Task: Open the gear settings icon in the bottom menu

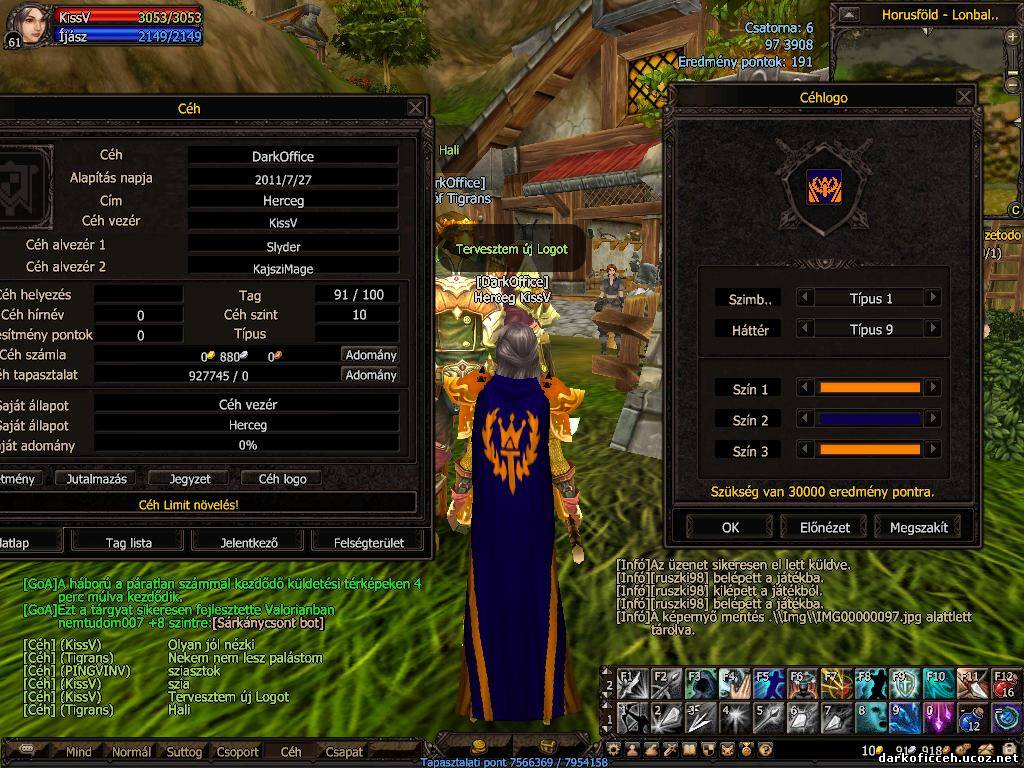Action: click(x=614, y=749)
